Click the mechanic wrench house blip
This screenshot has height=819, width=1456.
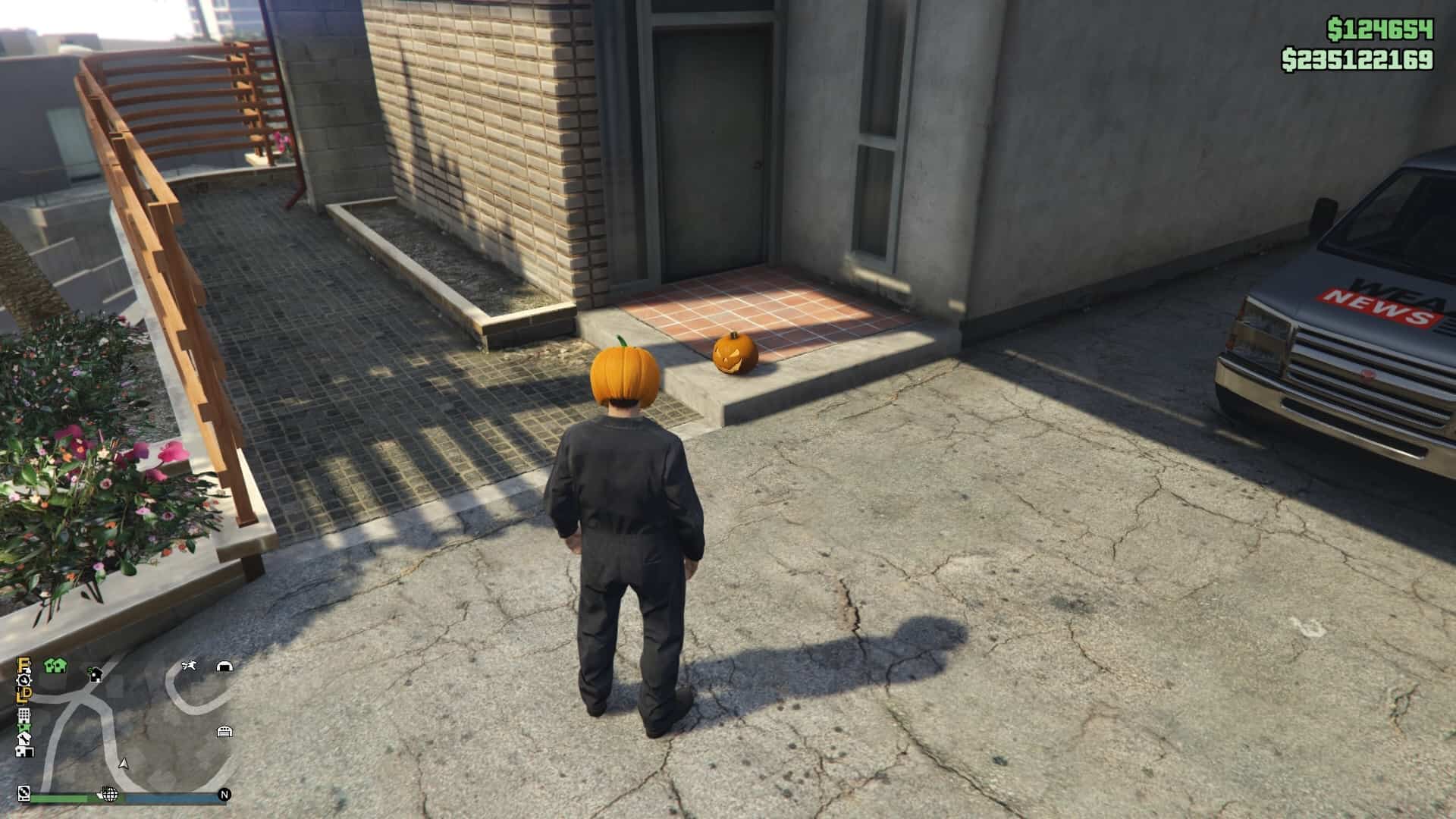pos(24,739)
